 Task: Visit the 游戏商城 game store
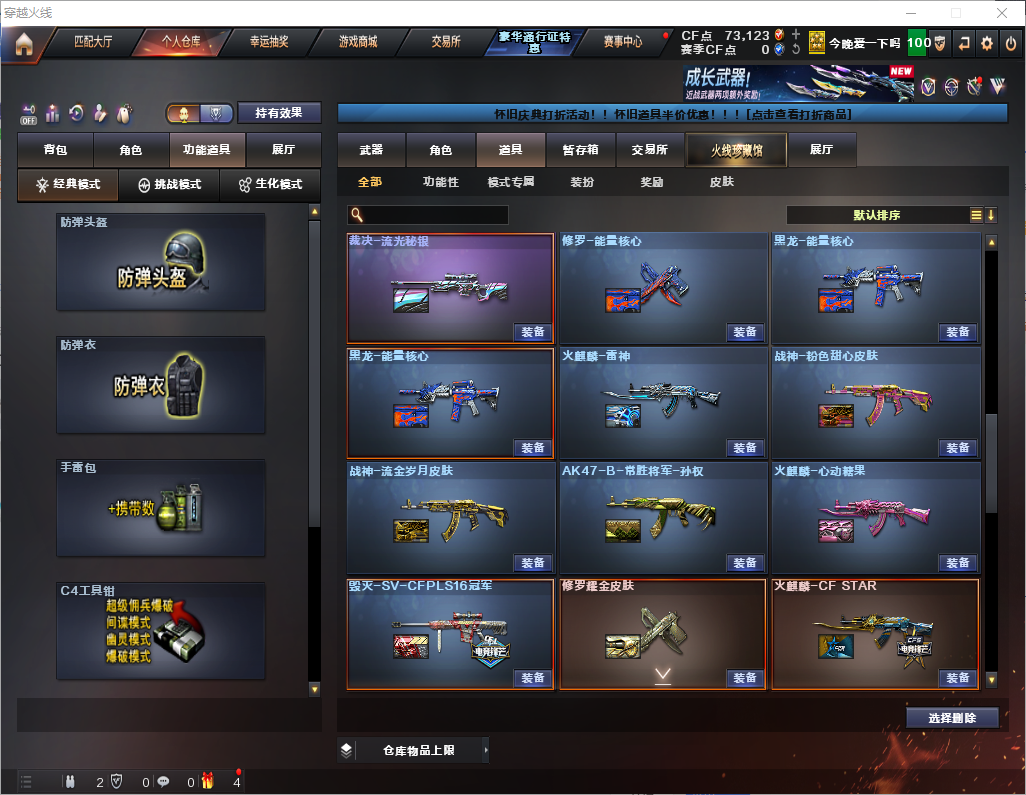357,43
